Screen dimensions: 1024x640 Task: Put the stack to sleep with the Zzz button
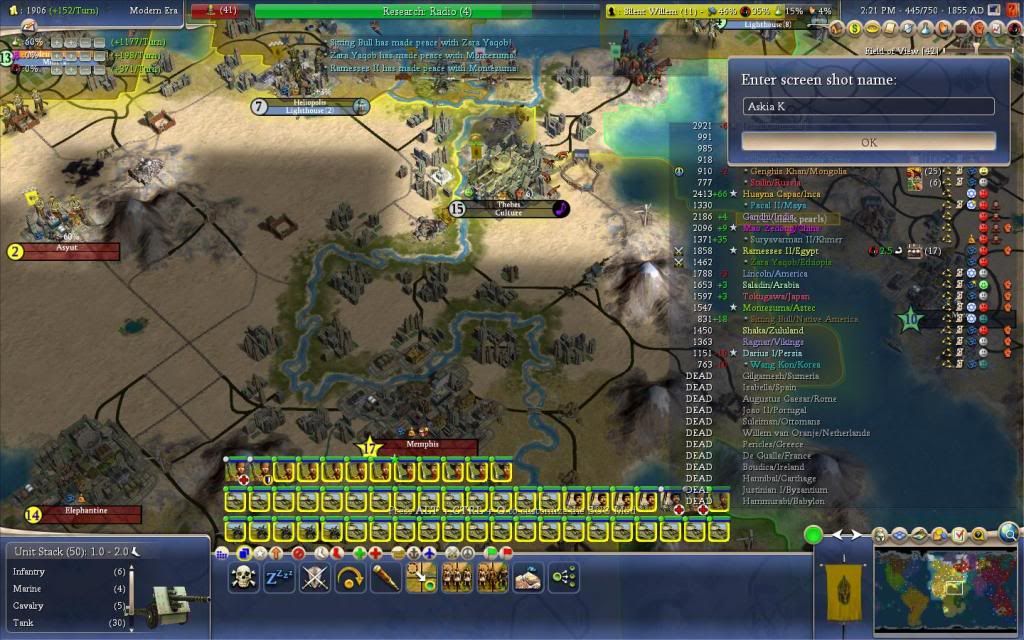point(279,577)
